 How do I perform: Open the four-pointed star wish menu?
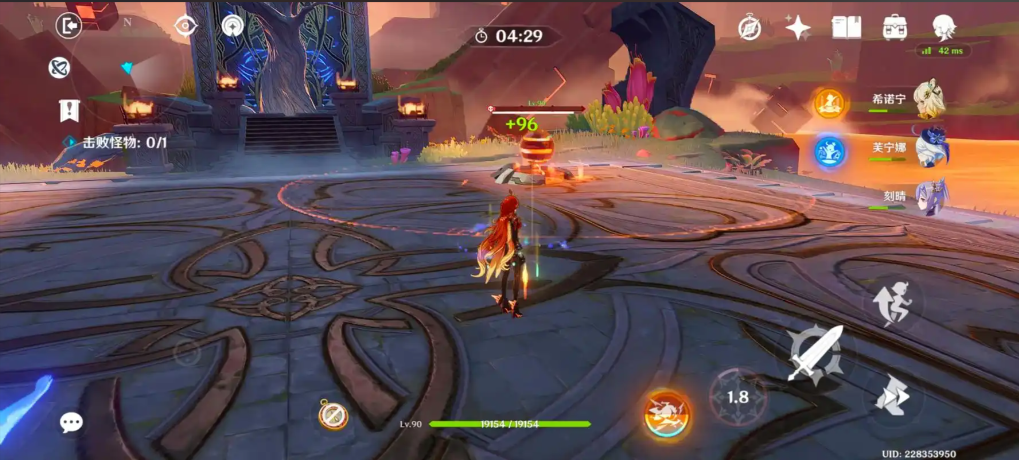(798, 28)
